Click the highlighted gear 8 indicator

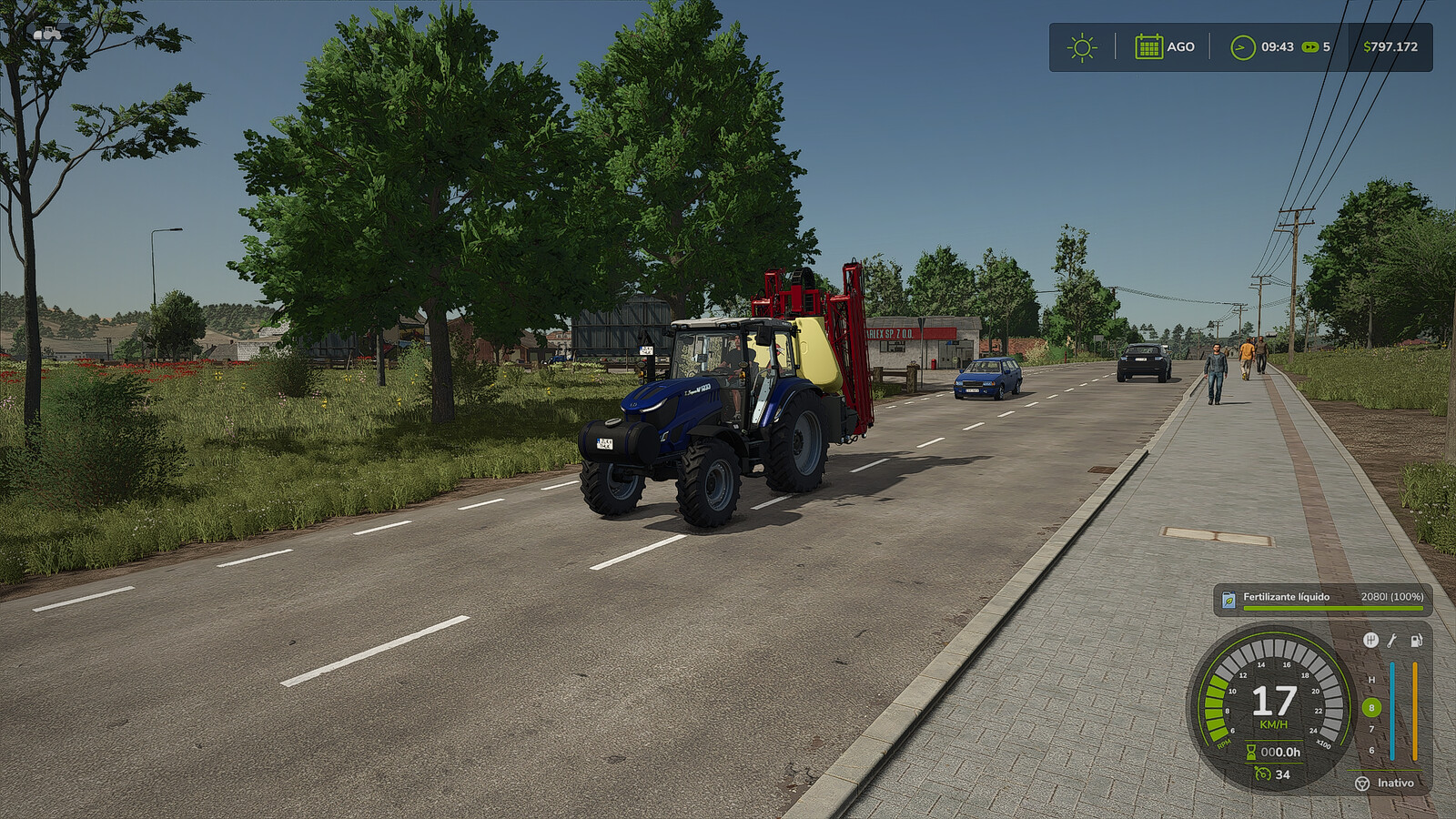(x=1371, y=707)
